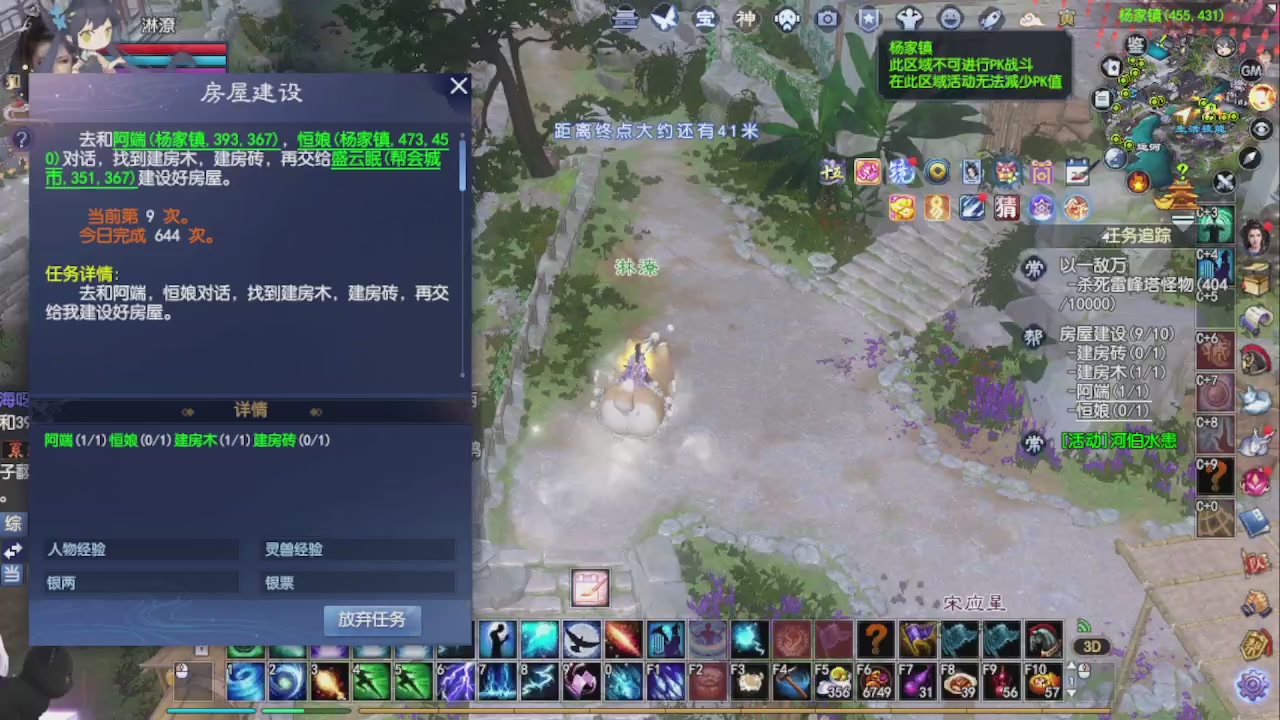
Task: Click the butterfly icon near the minimap bar
Action: (664, 17)
